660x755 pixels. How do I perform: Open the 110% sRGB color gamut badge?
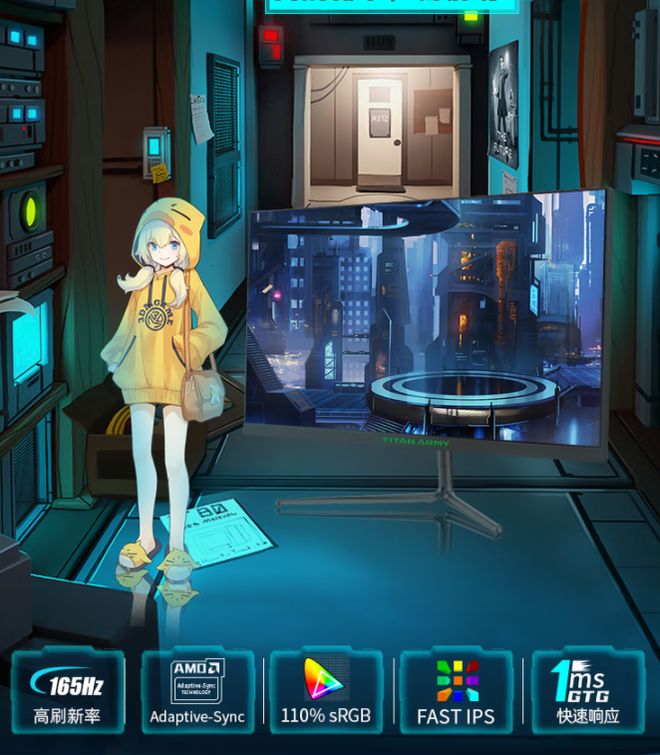click(326, 692)
